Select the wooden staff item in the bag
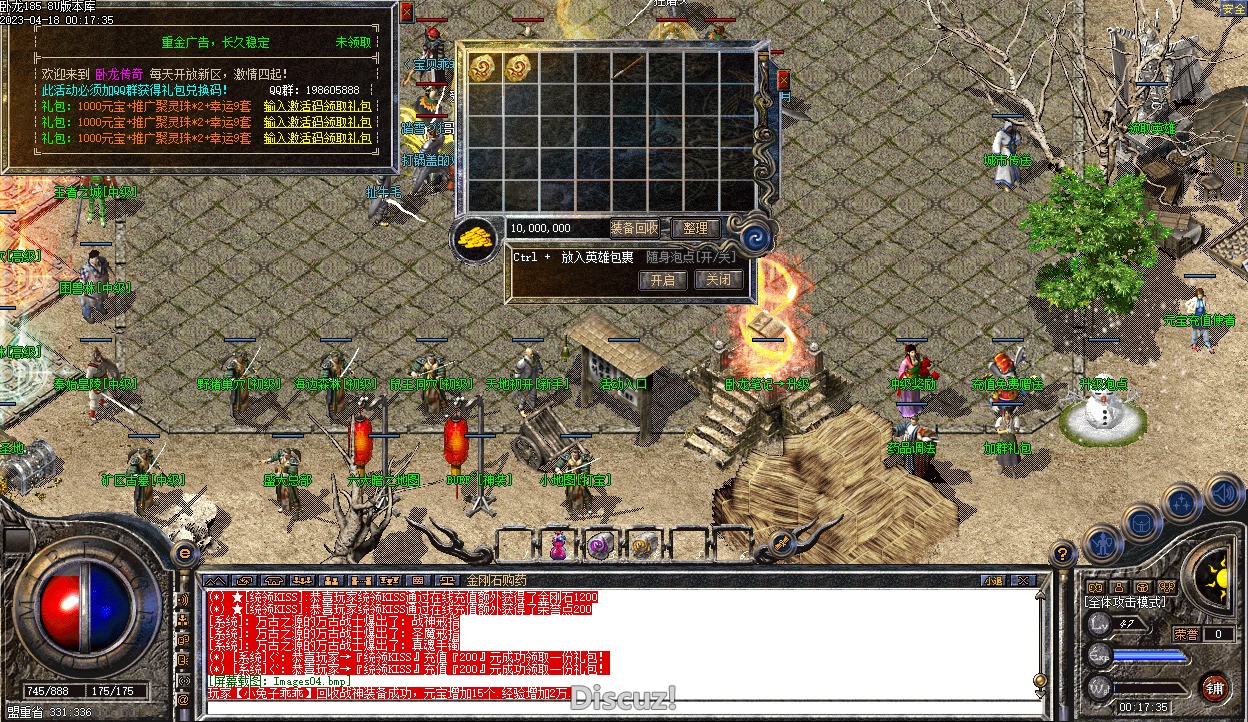Viewport: 1248px width, 722px height. (628, 68)
